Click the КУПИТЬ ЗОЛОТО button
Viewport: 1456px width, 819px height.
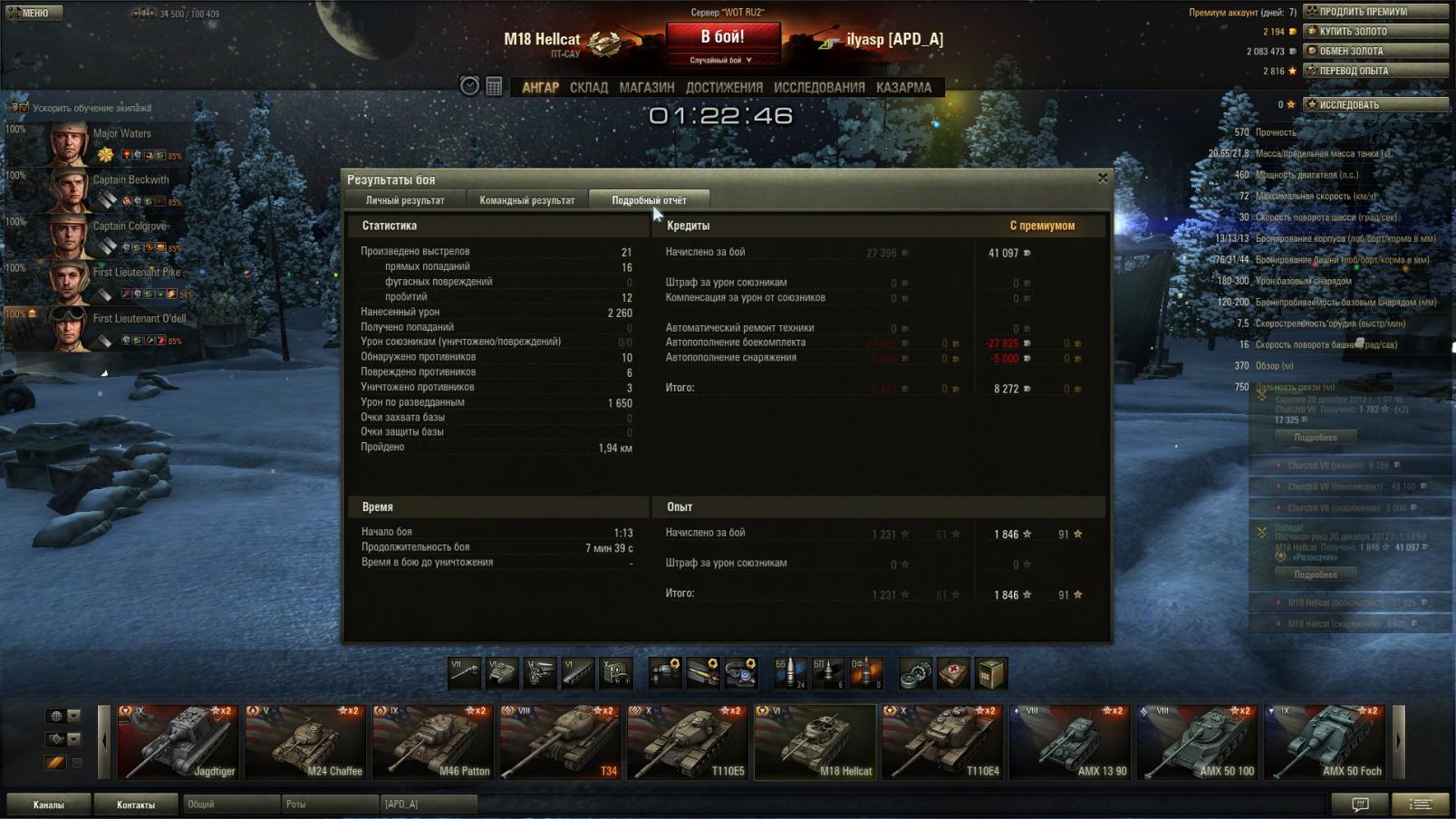click(x=1375, y=32)
